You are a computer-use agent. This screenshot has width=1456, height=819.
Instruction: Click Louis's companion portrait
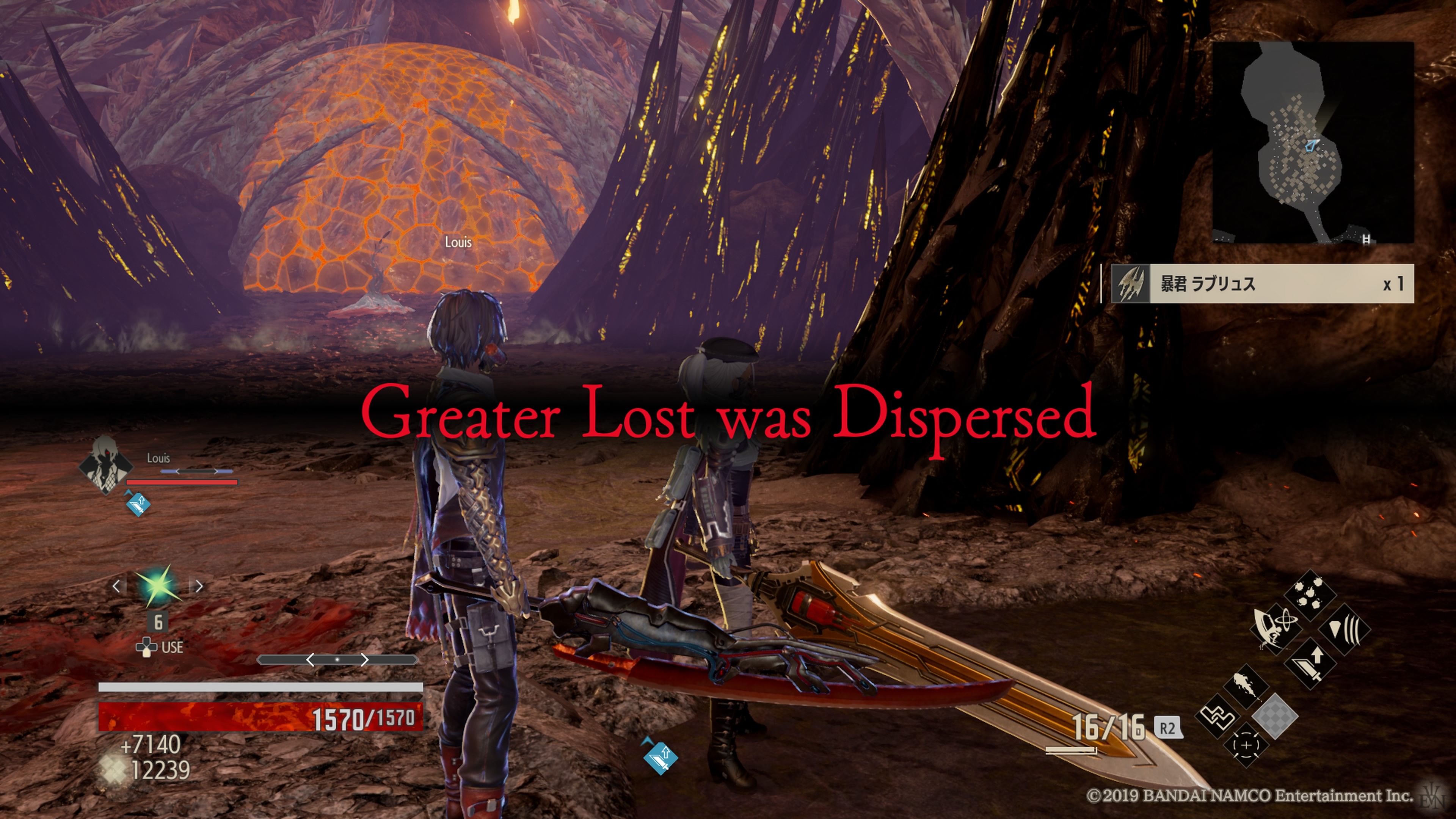point(106,464)
